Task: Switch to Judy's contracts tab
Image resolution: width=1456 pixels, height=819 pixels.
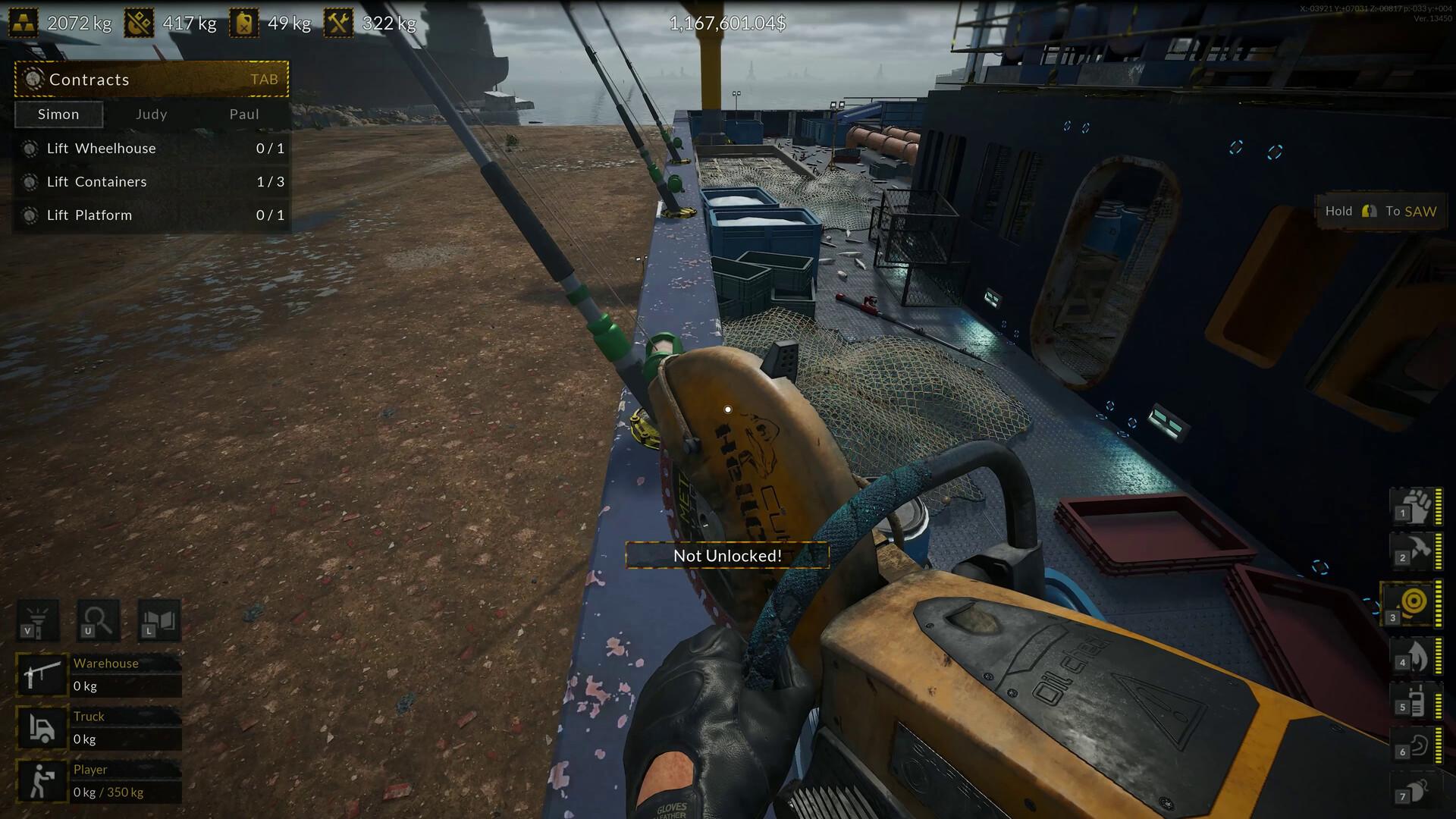Action: [152, 115]
